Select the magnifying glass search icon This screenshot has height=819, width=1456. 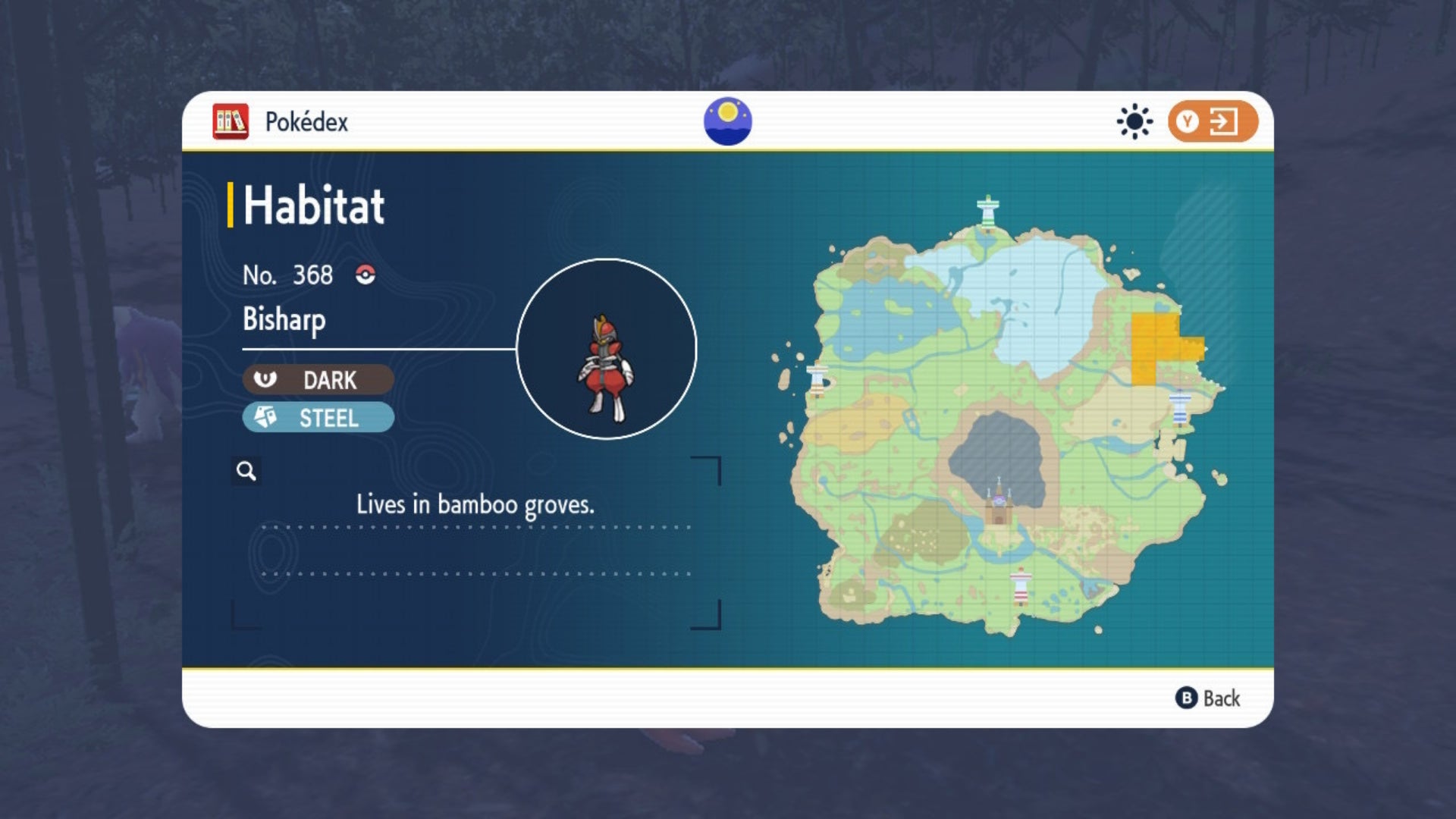point(245,472)
